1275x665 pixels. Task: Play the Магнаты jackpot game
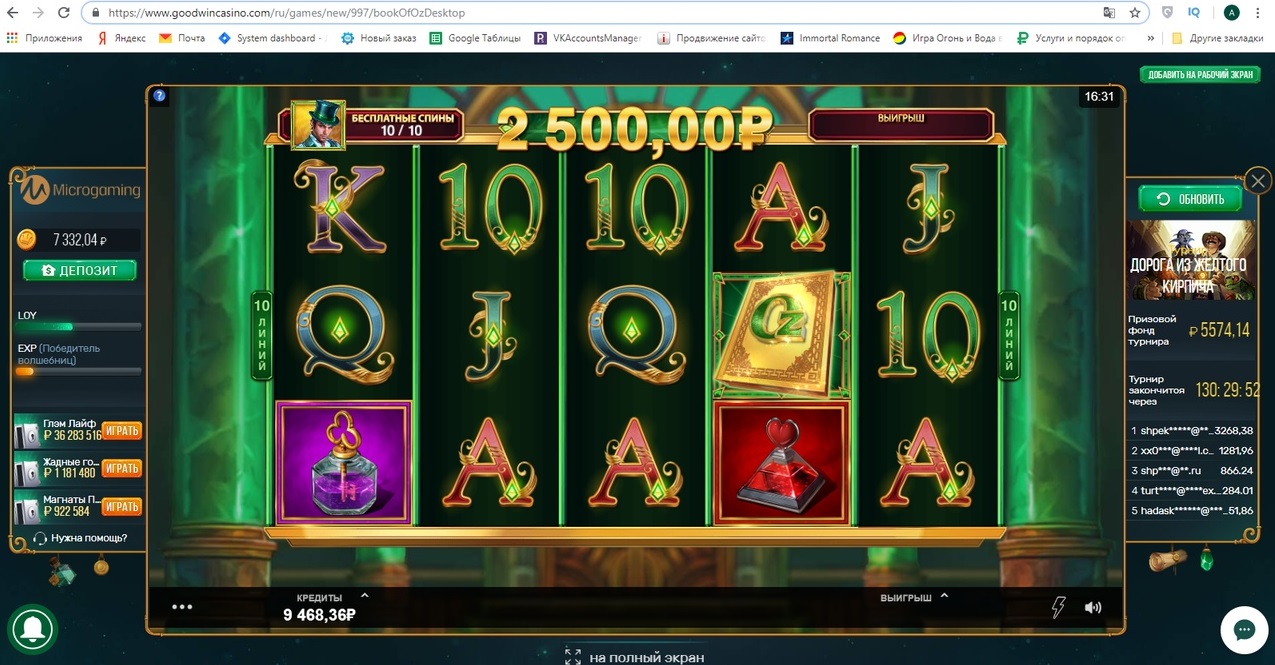tap(121, 506)
